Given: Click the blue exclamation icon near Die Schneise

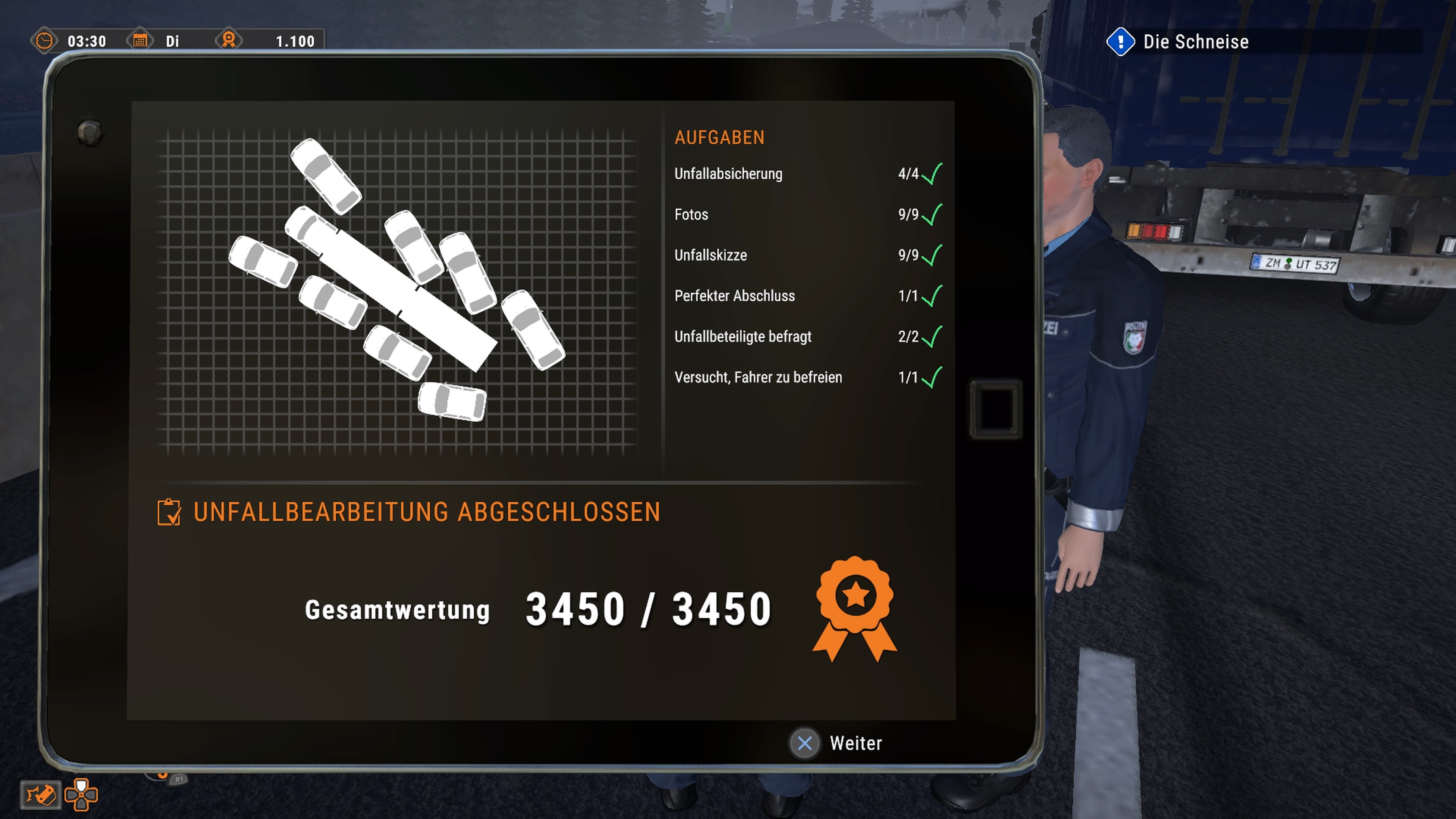Looking at the screenshot, I should [x=1121, y=41].
